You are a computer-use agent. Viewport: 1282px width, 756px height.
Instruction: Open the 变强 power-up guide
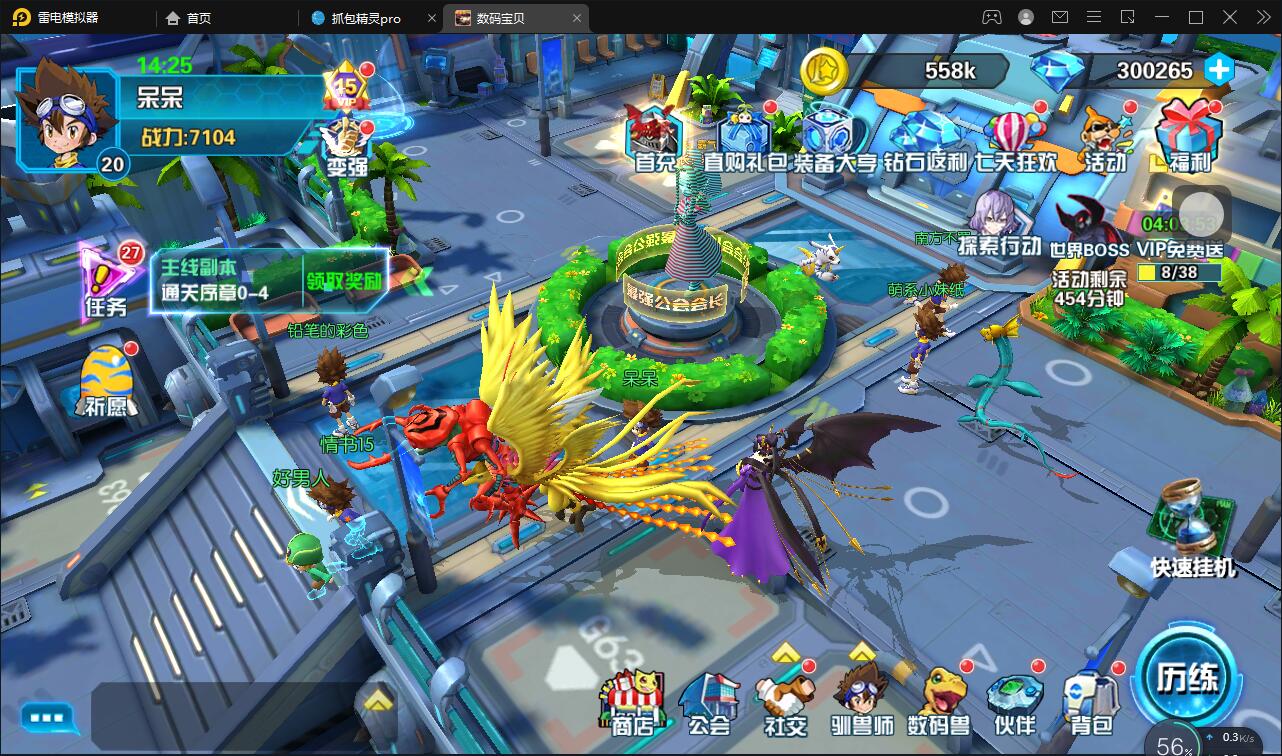[347, 147]
